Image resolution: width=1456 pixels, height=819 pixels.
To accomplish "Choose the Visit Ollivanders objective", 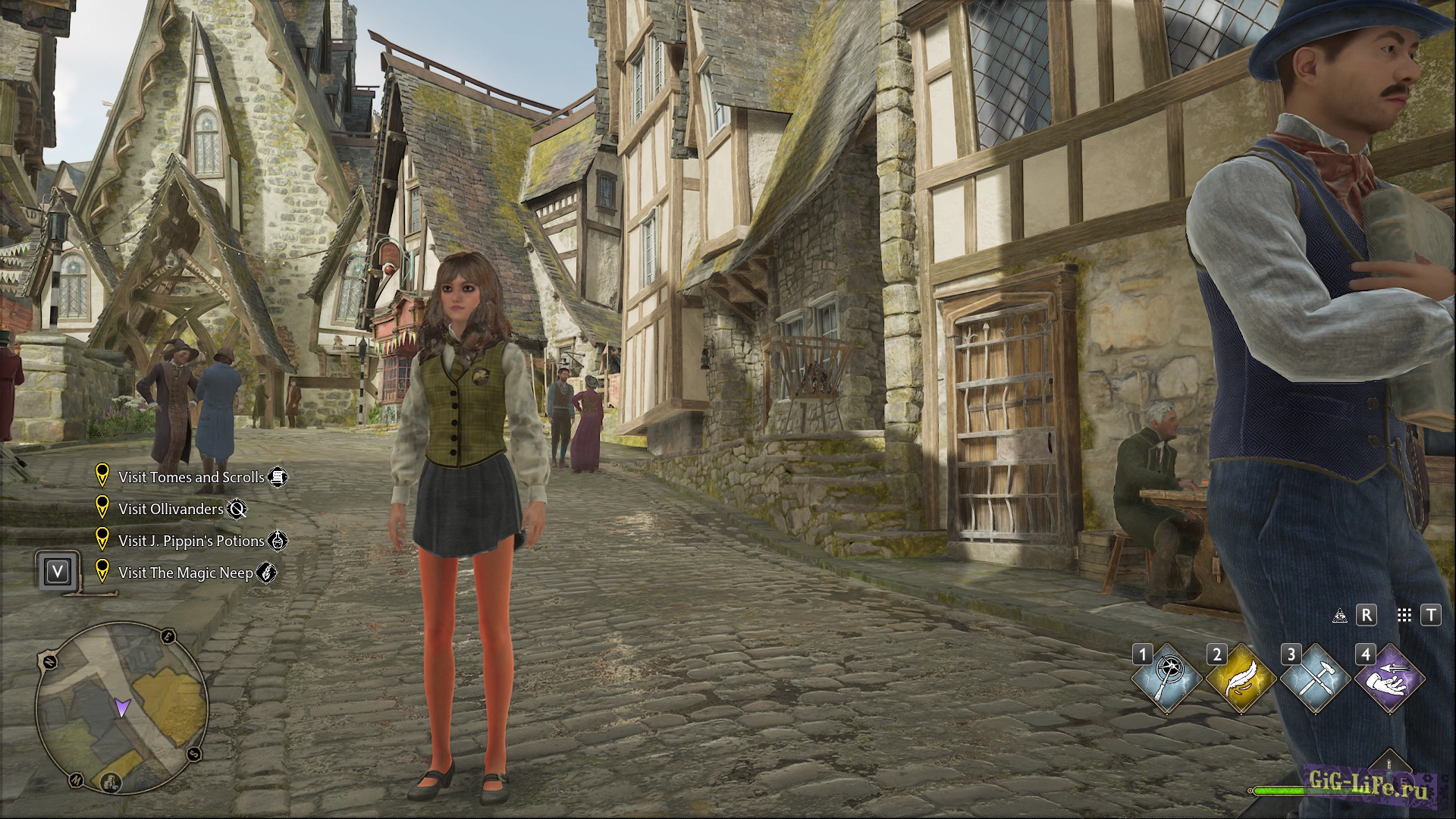I will [171, 509].
